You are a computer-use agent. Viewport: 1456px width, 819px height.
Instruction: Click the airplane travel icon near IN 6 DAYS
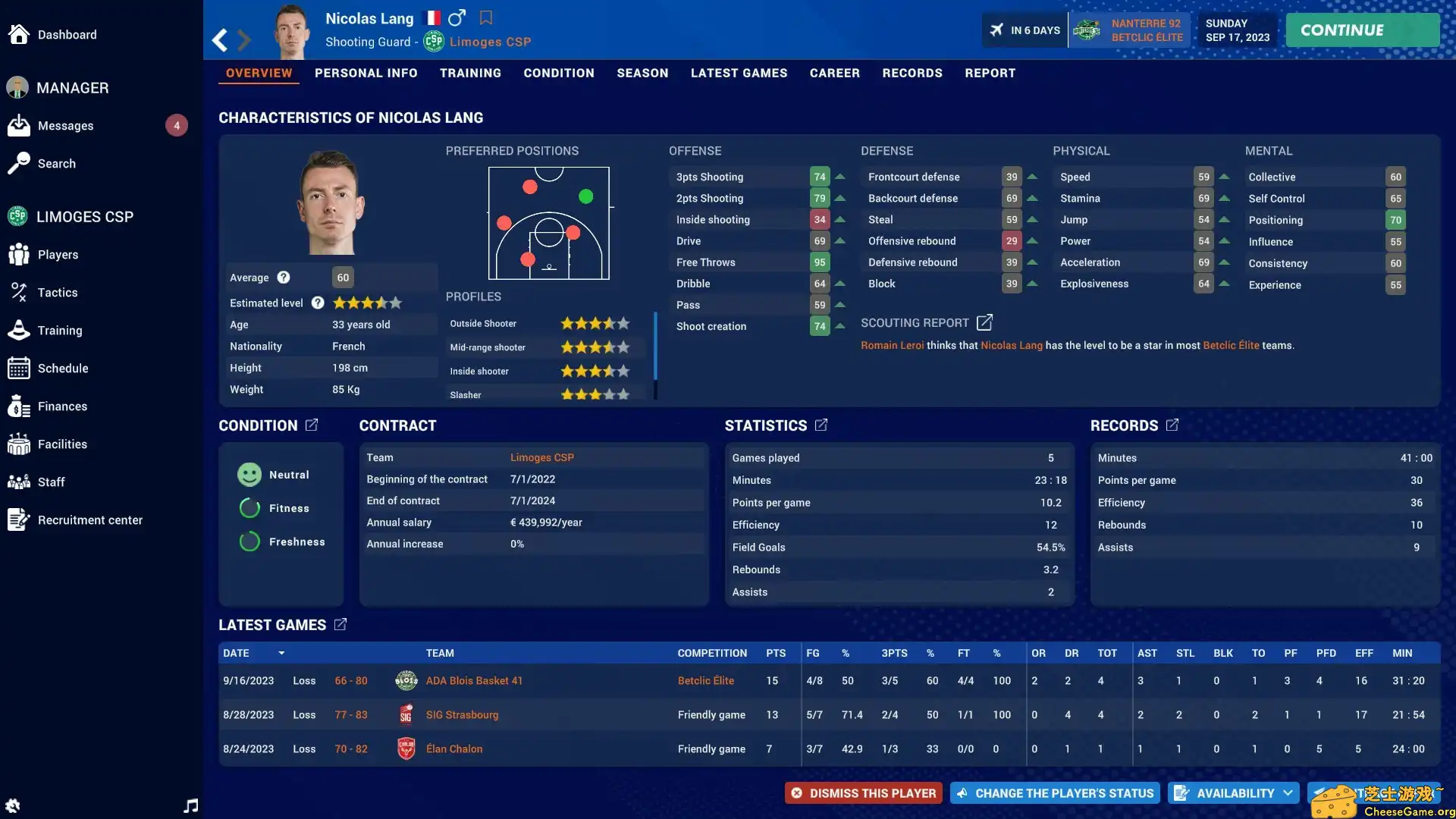pyautogui.click(x=996, y=30)
